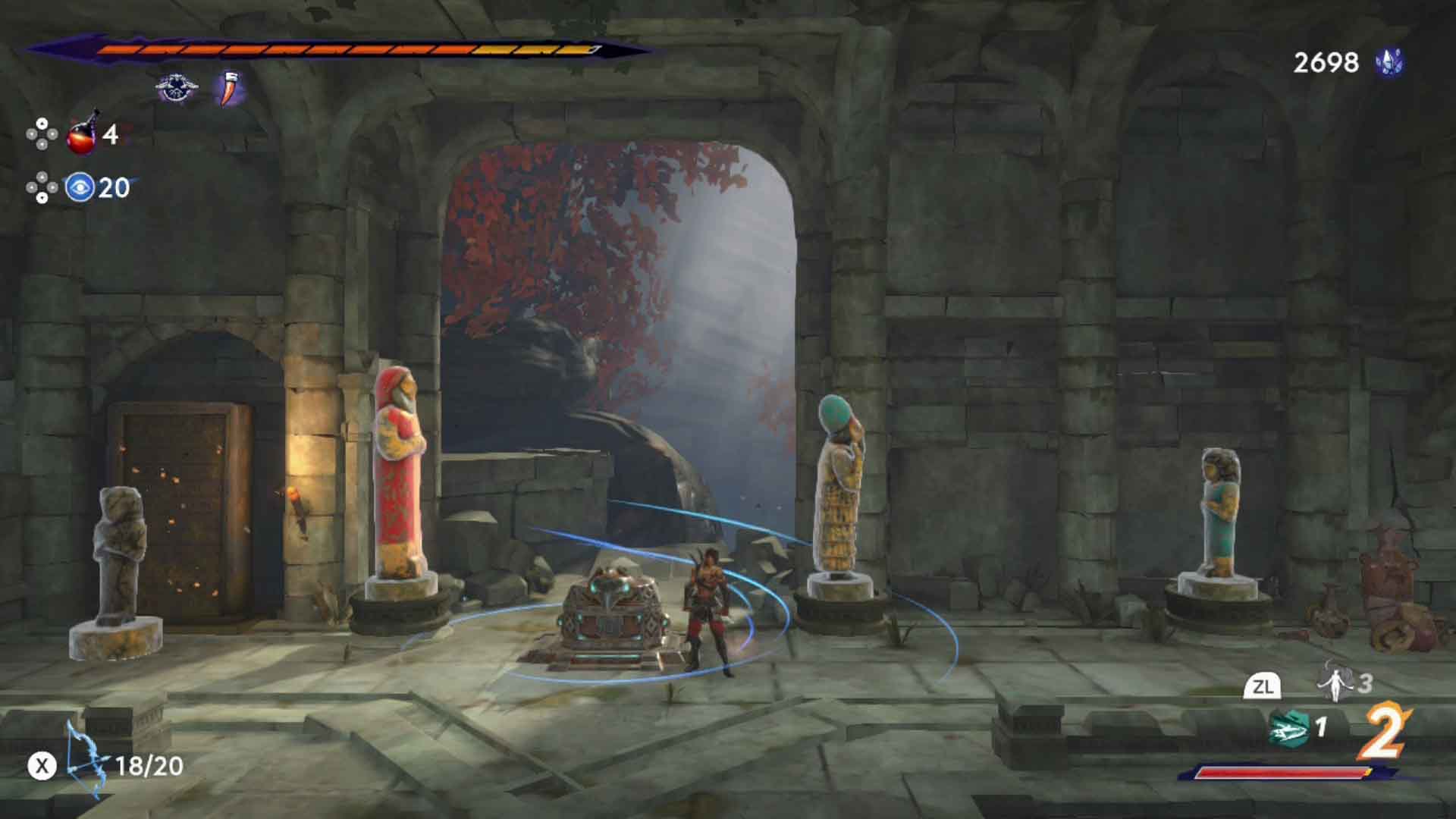Toggle the lower d-pad button indicator
Image resolution: width=1456 pixels, height=819 pixels.
[x=42, y=186]
